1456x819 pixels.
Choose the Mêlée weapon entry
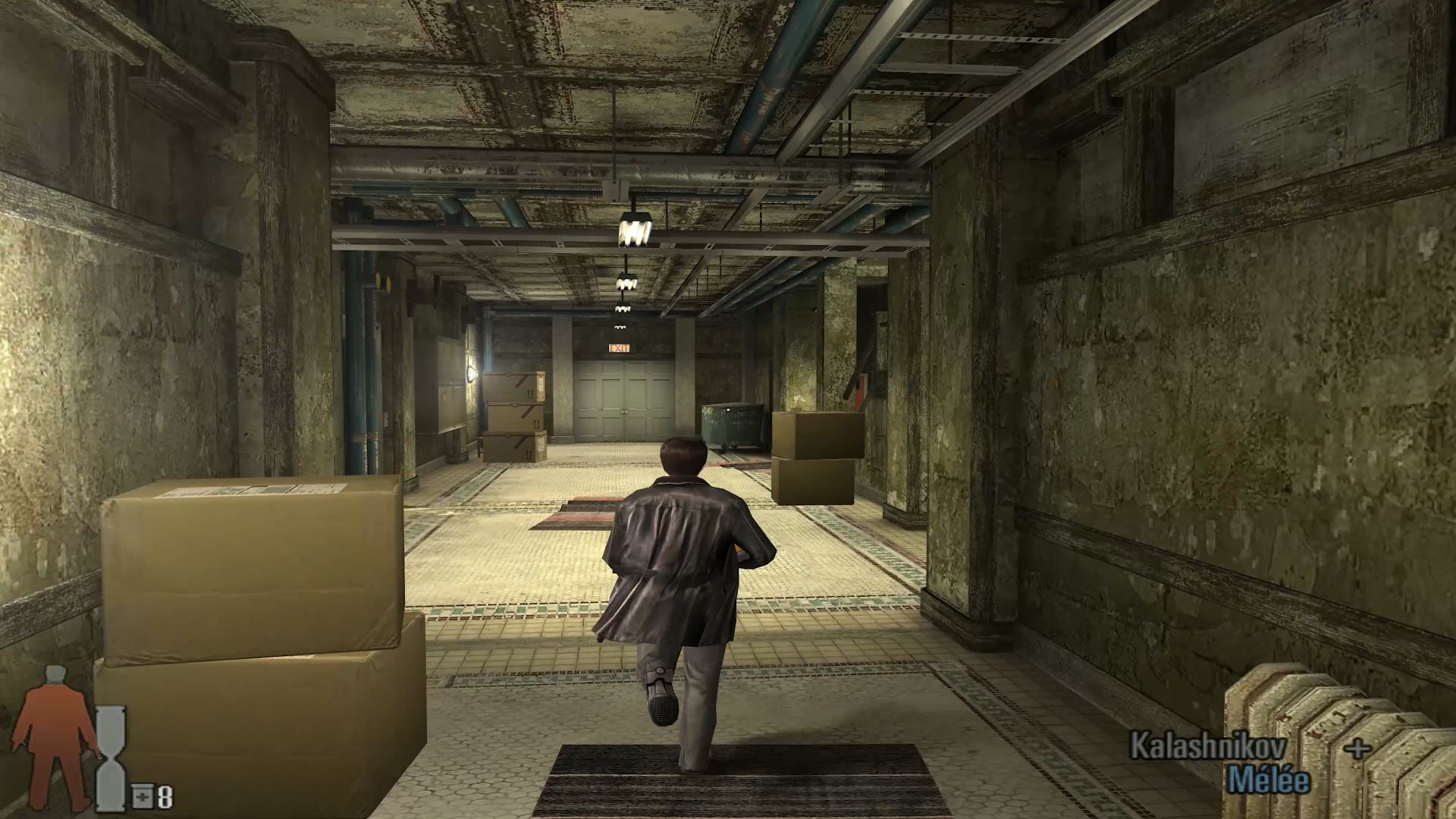pyautogui.click(x=1268, y=780)
